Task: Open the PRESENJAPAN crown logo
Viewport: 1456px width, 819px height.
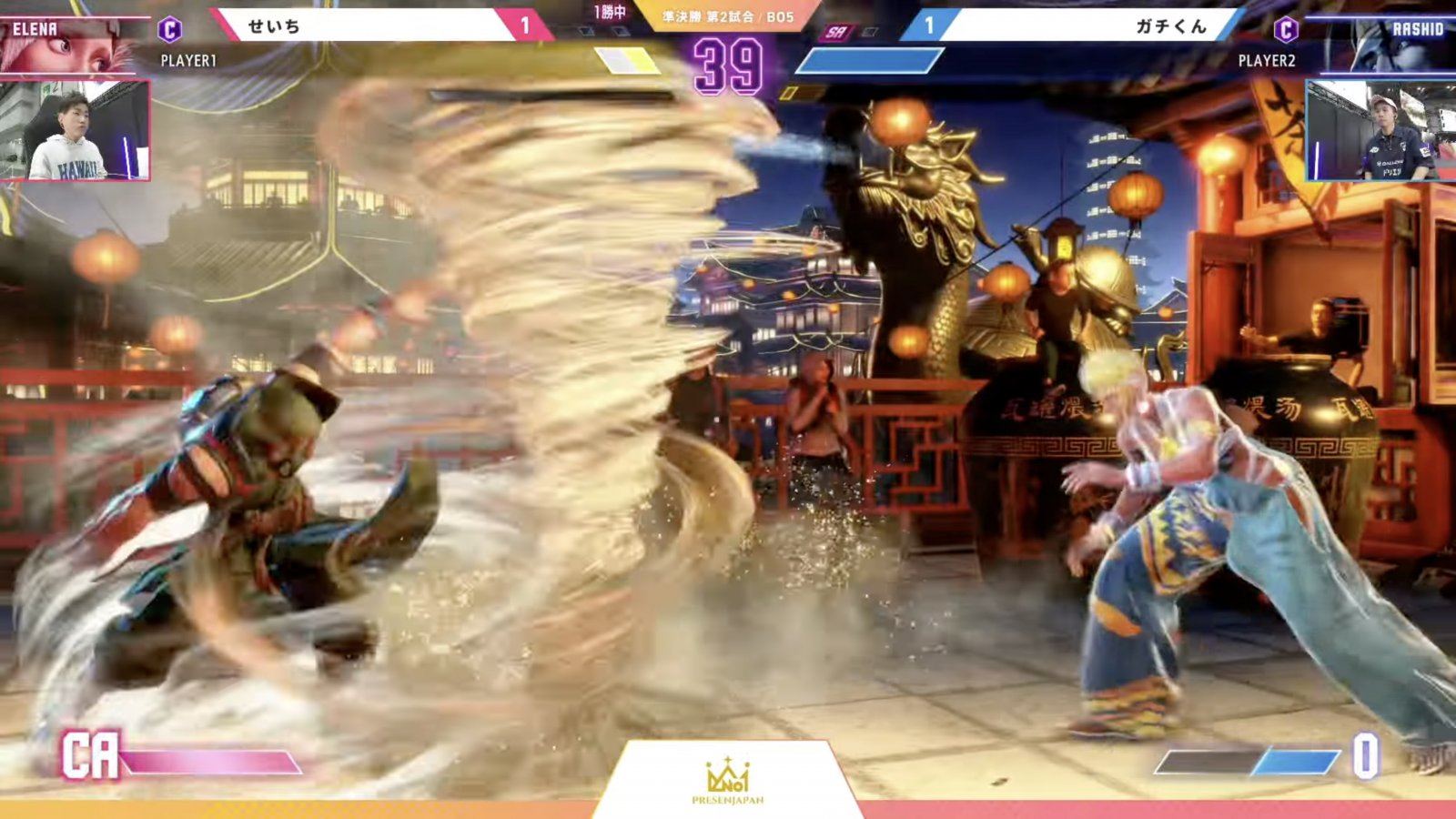Action: pos(727,780)
